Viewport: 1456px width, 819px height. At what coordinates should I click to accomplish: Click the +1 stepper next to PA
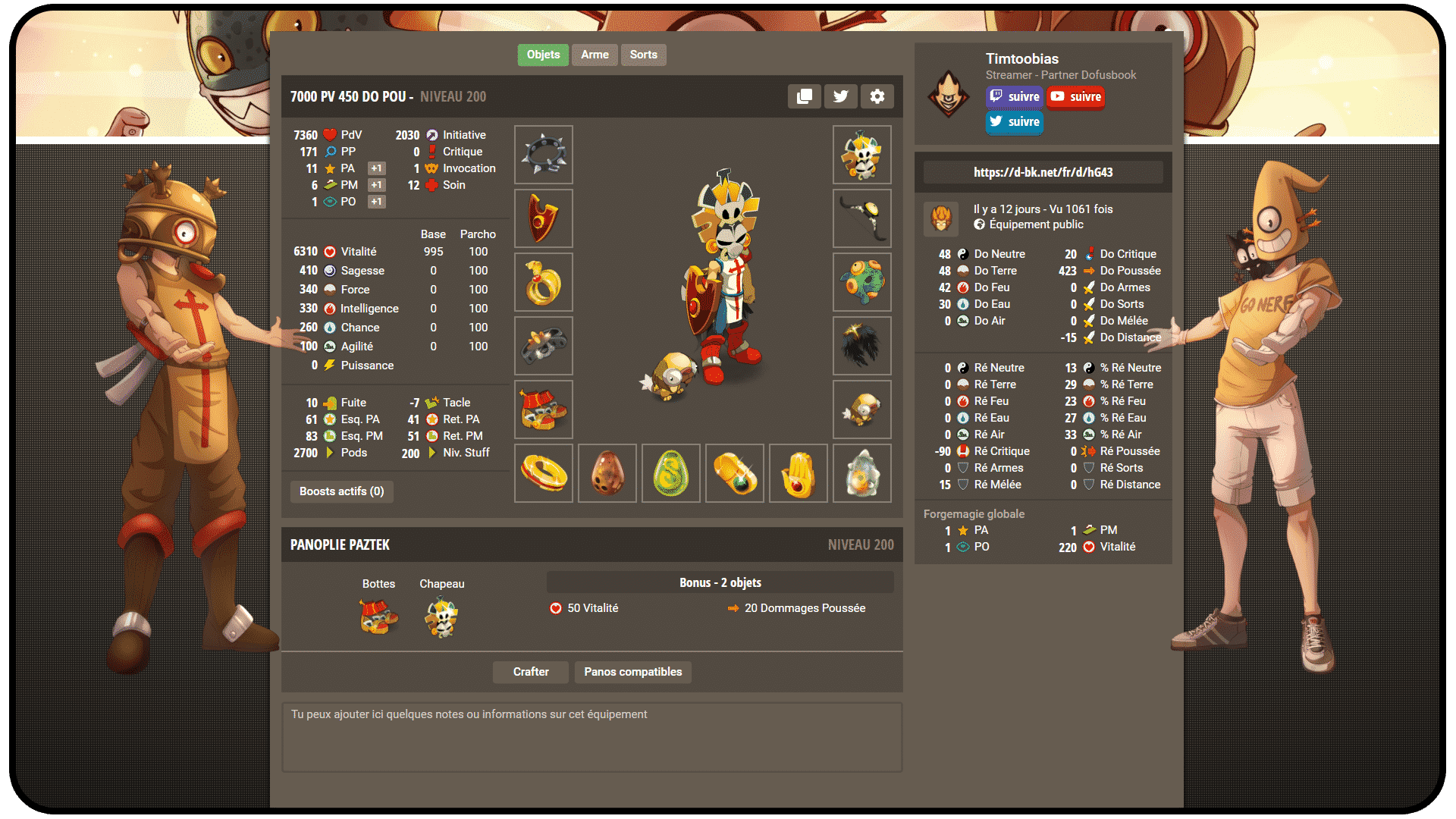376,168
